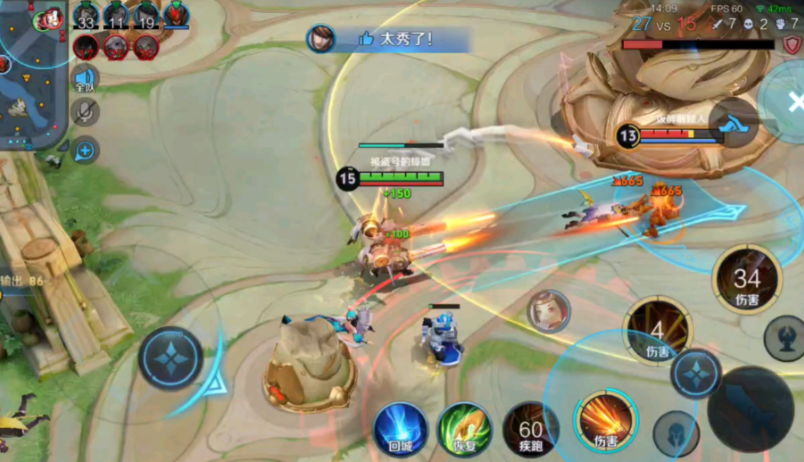
Task: Toggle the muted microphone button
Action: tap(86, 112)
